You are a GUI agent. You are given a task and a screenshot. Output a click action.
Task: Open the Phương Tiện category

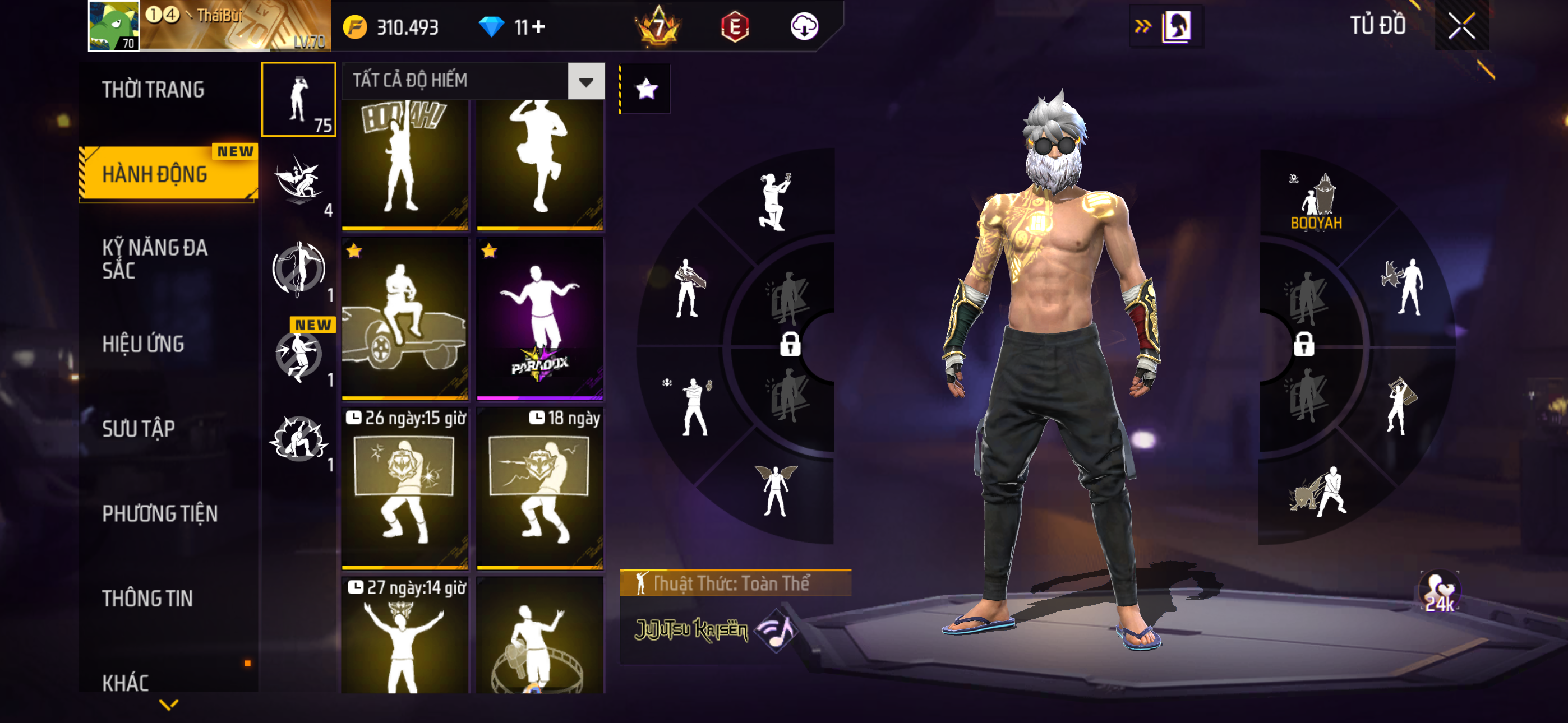[x=159, y=513]
